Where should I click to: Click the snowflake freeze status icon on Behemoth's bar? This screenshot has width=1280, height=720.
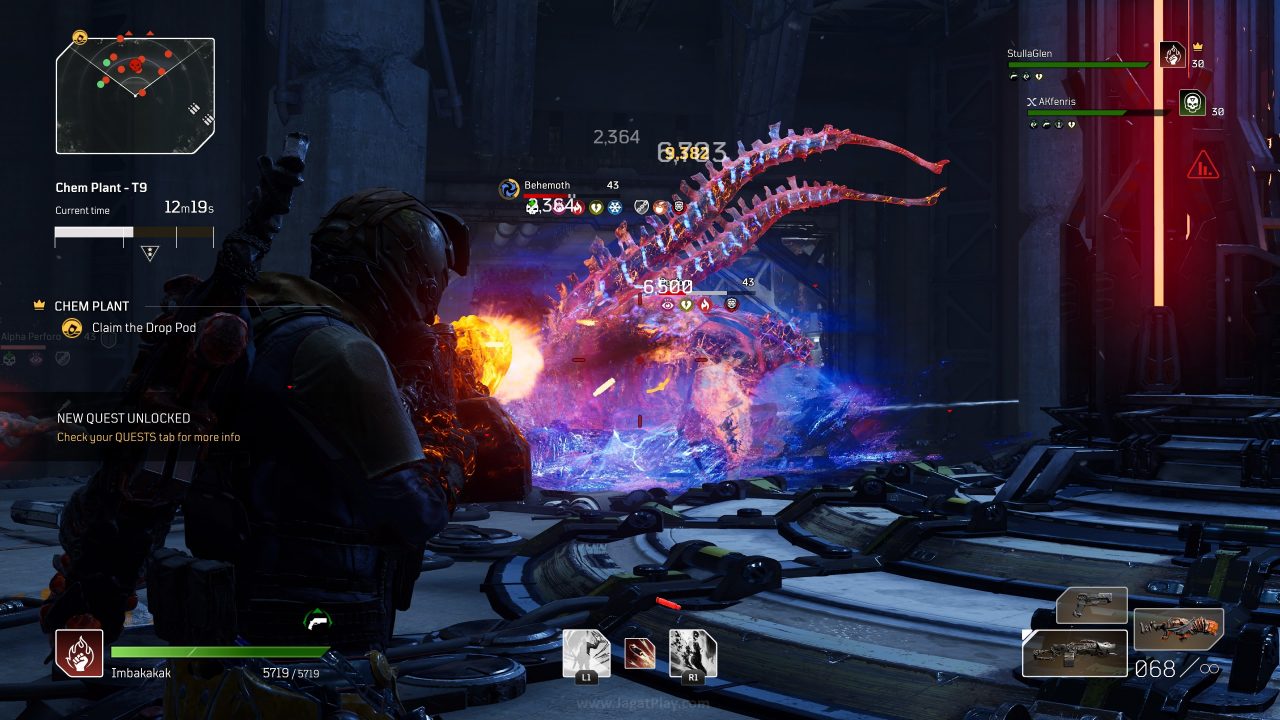pos(615,208)
